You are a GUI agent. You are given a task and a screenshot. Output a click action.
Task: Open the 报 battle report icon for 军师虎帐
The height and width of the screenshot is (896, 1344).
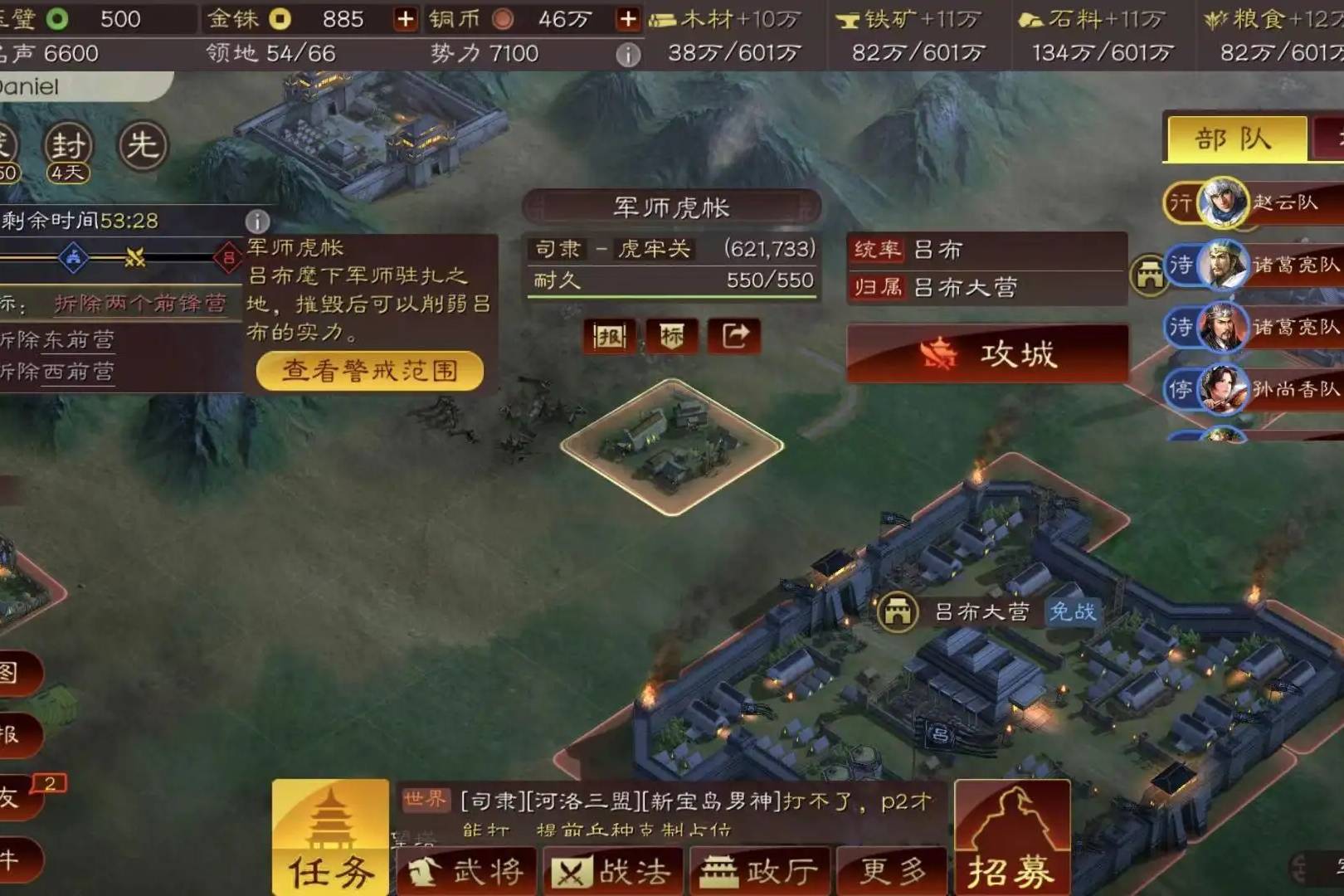(x=608, y=337)
